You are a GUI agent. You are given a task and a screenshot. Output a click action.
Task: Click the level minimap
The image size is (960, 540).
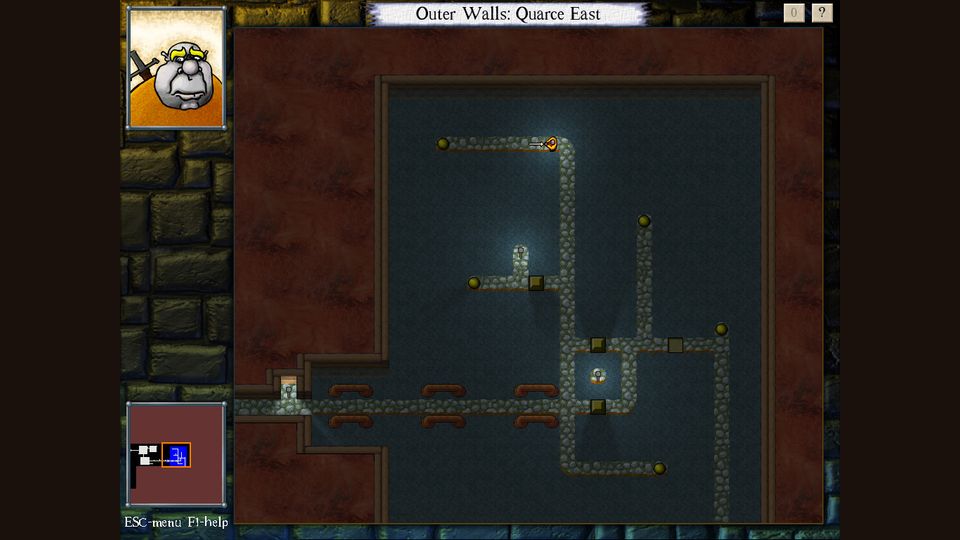click(175, 455)
